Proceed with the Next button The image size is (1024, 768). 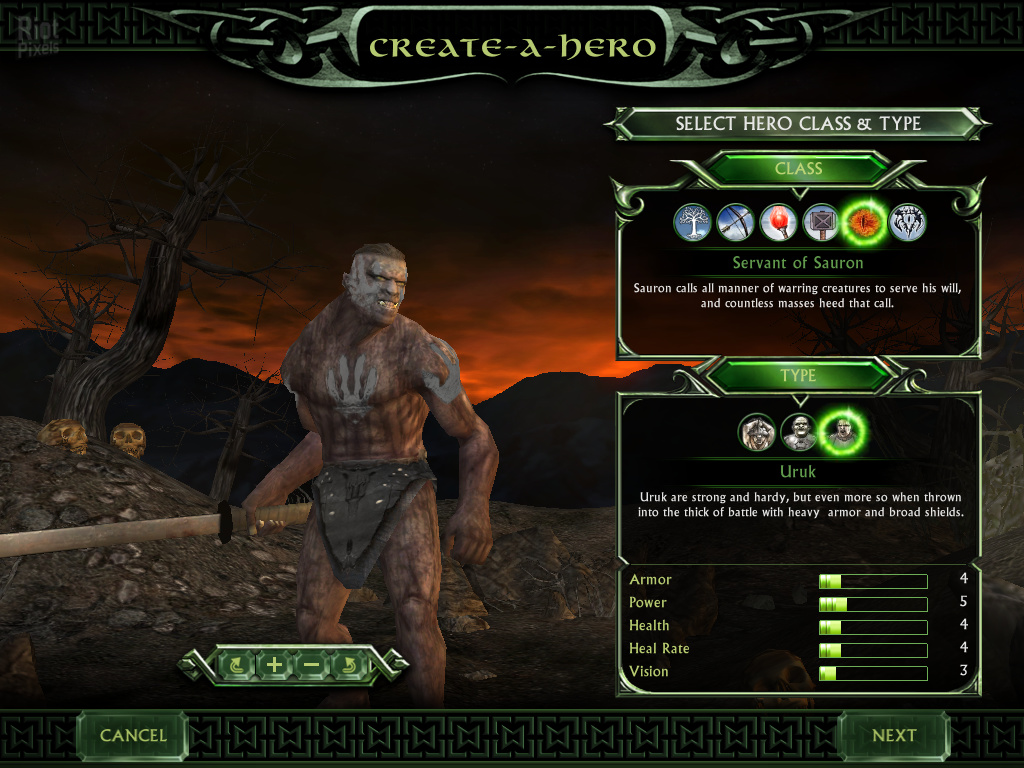click(893, 735)
